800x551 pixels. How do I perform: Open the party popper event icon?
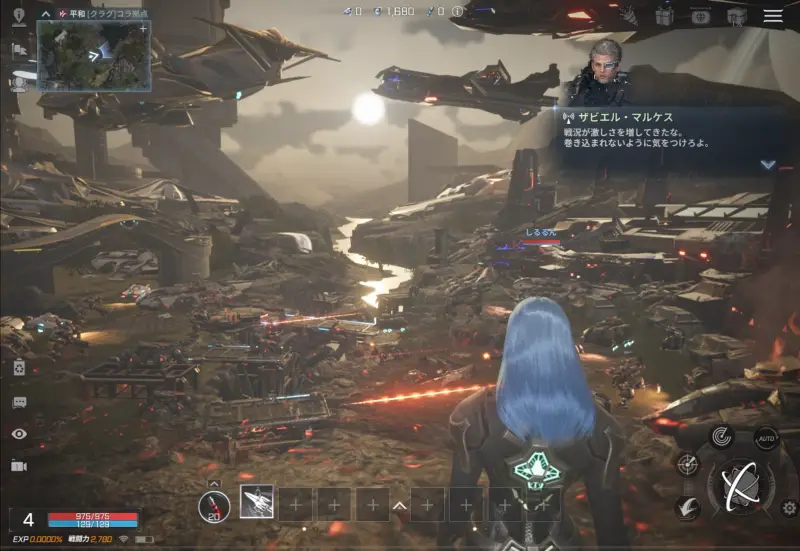tap(628, 15)
